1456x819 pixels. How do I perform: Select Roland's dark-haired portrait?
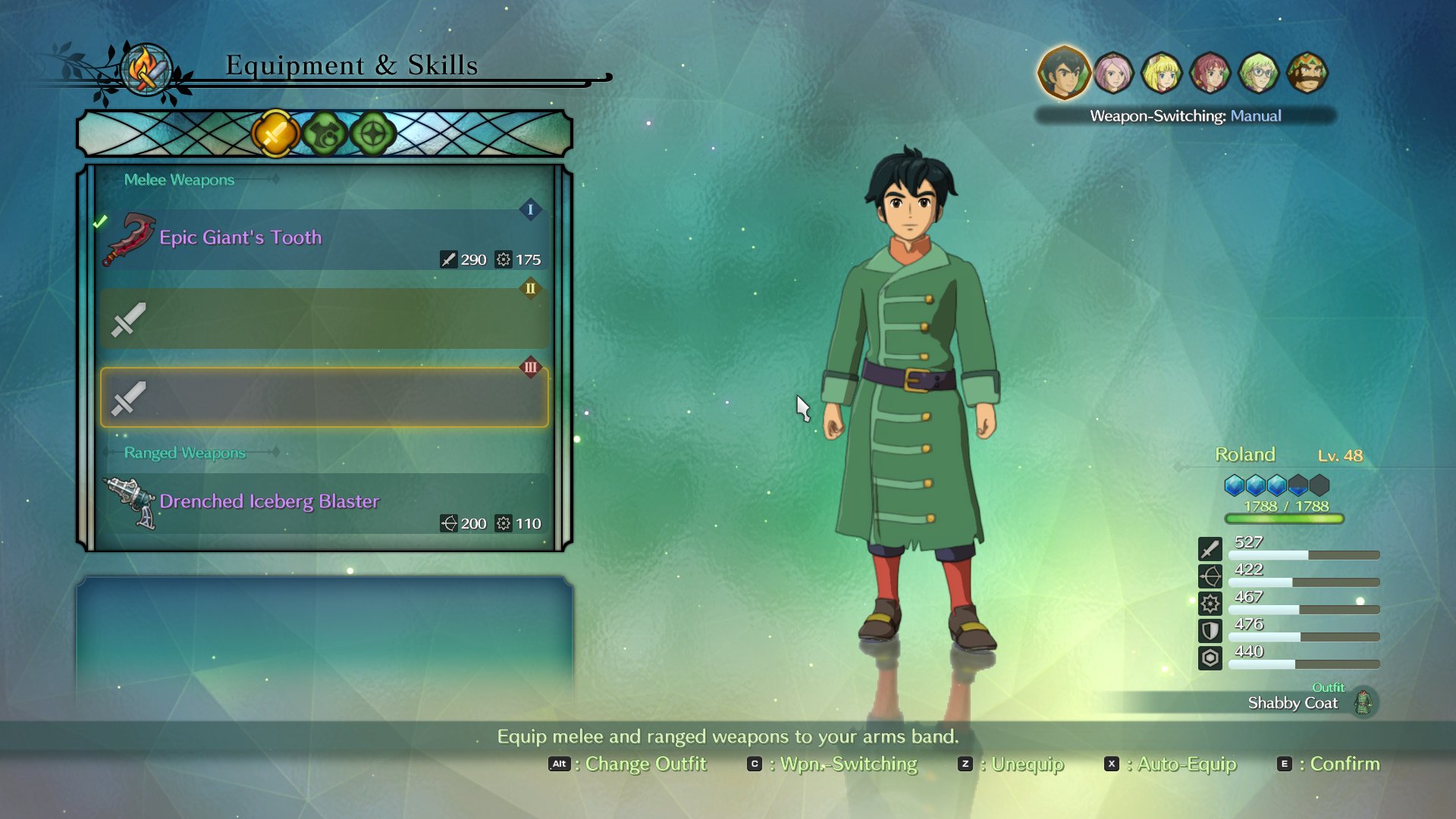1063,73
